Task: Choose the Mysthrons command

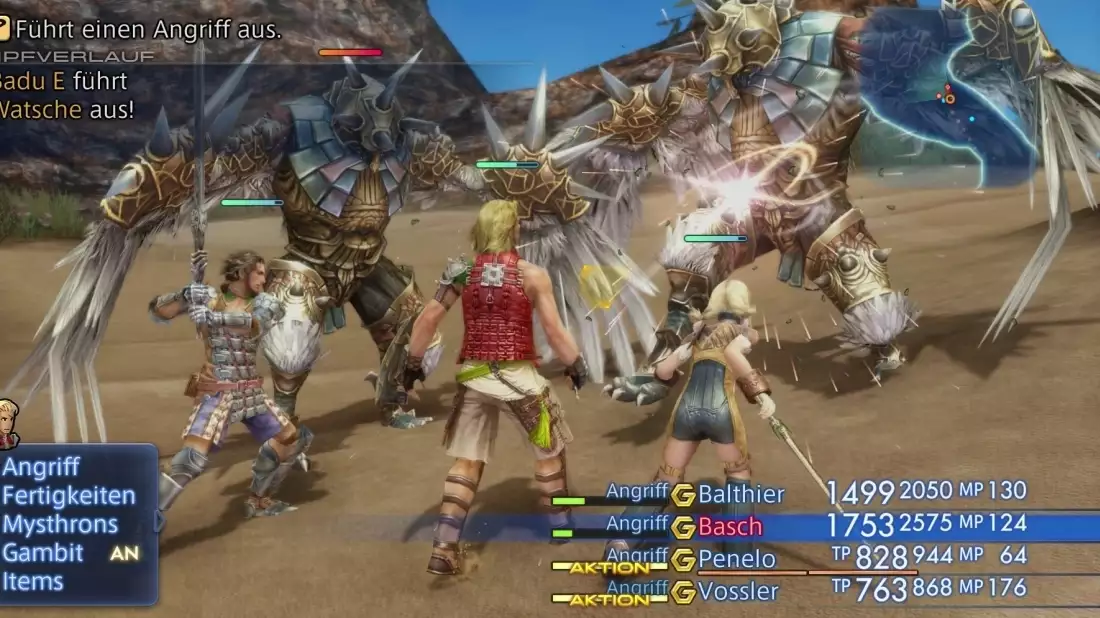Action: pos(60,525)
